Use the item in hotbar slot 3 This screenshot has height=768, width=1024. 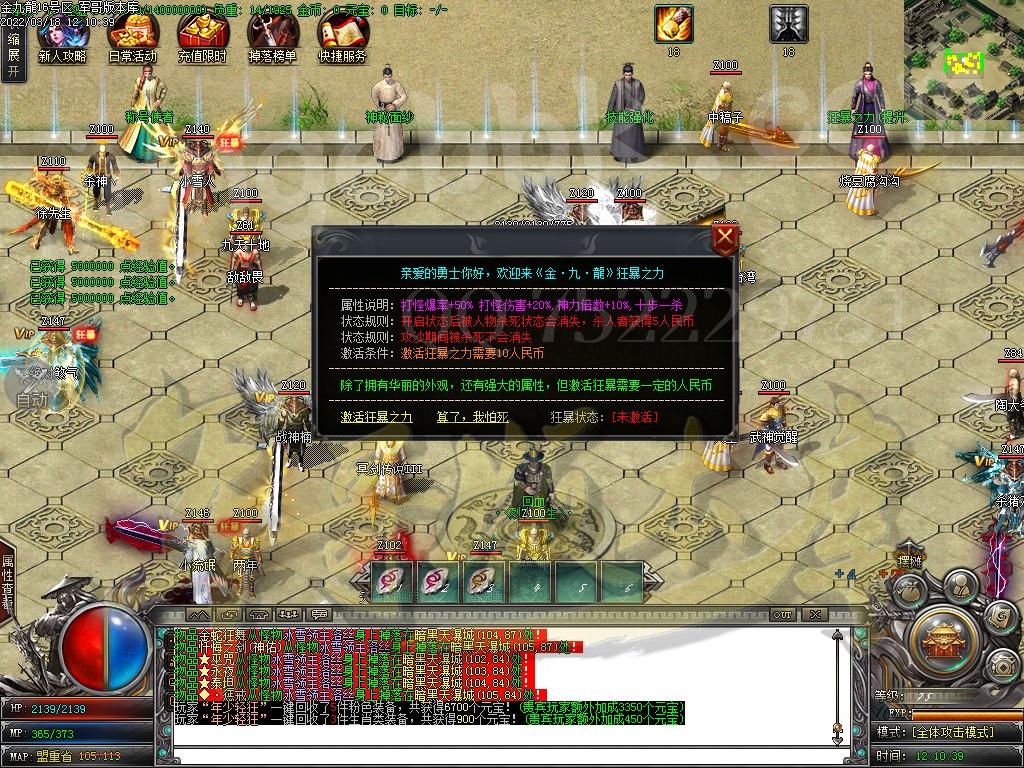pyautogui.click(x=484, y=581)
